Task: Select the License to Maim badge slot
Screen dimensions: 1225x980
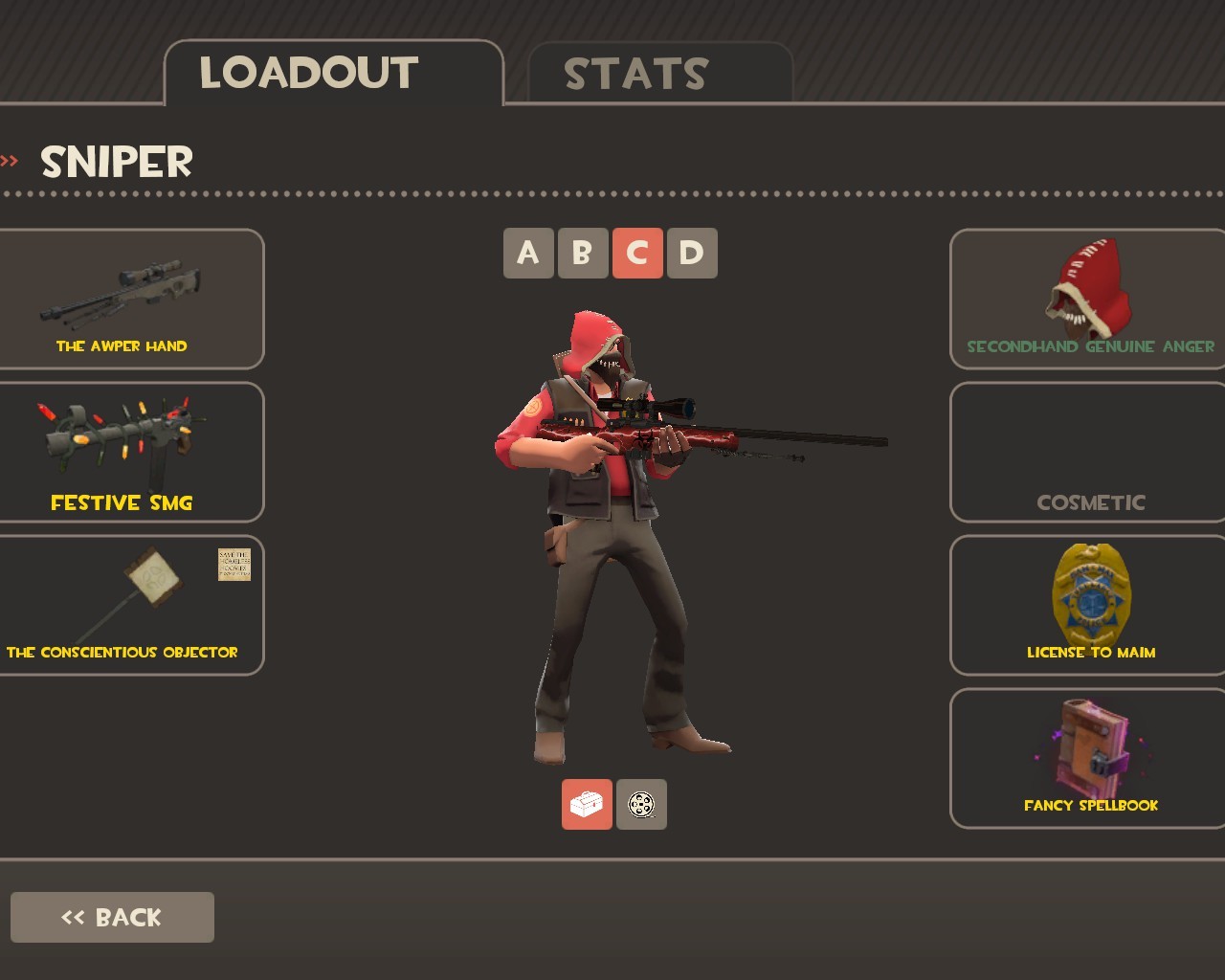Action: pyautogui.click(x=1089, y=605)
